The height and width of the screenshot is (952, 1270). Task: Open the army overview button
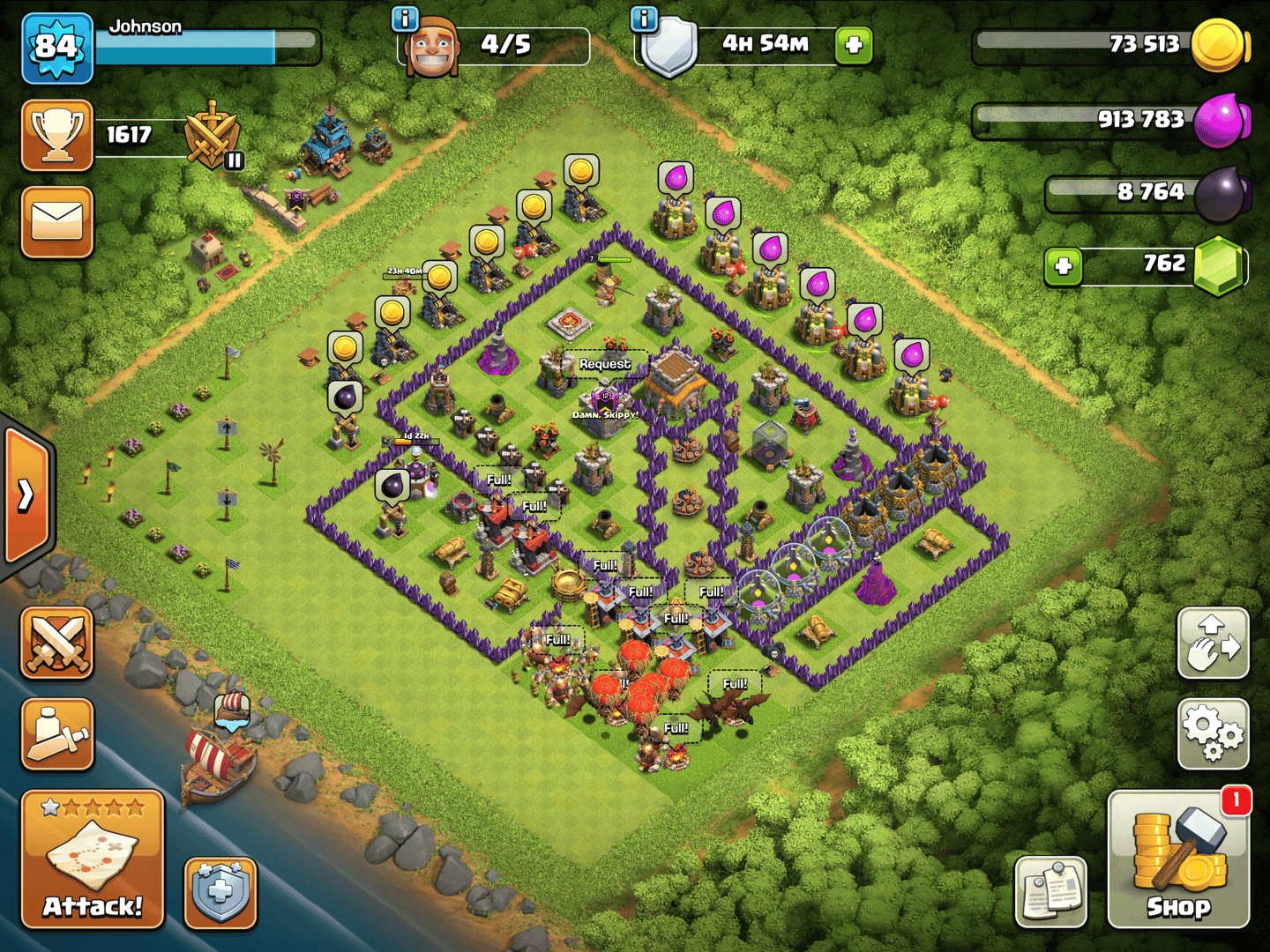pyautogui.click(x=57, y=733)
